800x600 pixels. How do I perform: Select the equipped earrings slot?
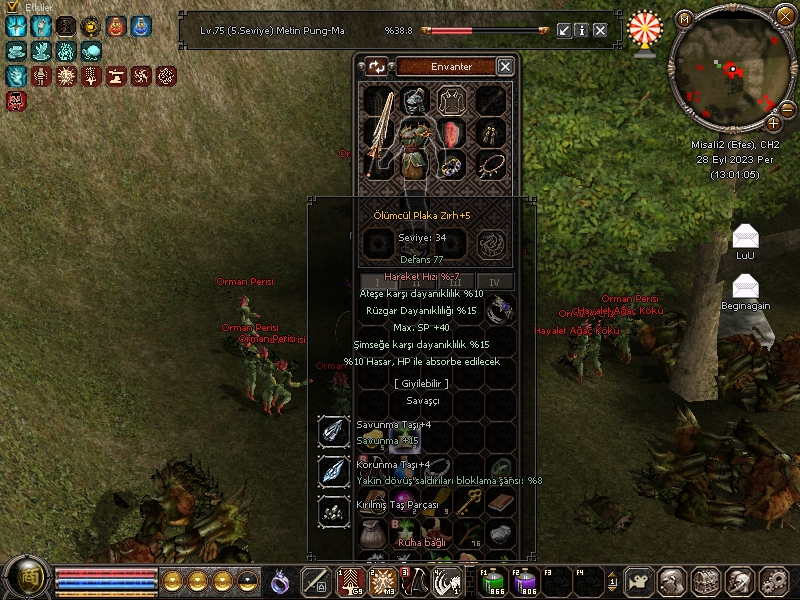[490, 133]
